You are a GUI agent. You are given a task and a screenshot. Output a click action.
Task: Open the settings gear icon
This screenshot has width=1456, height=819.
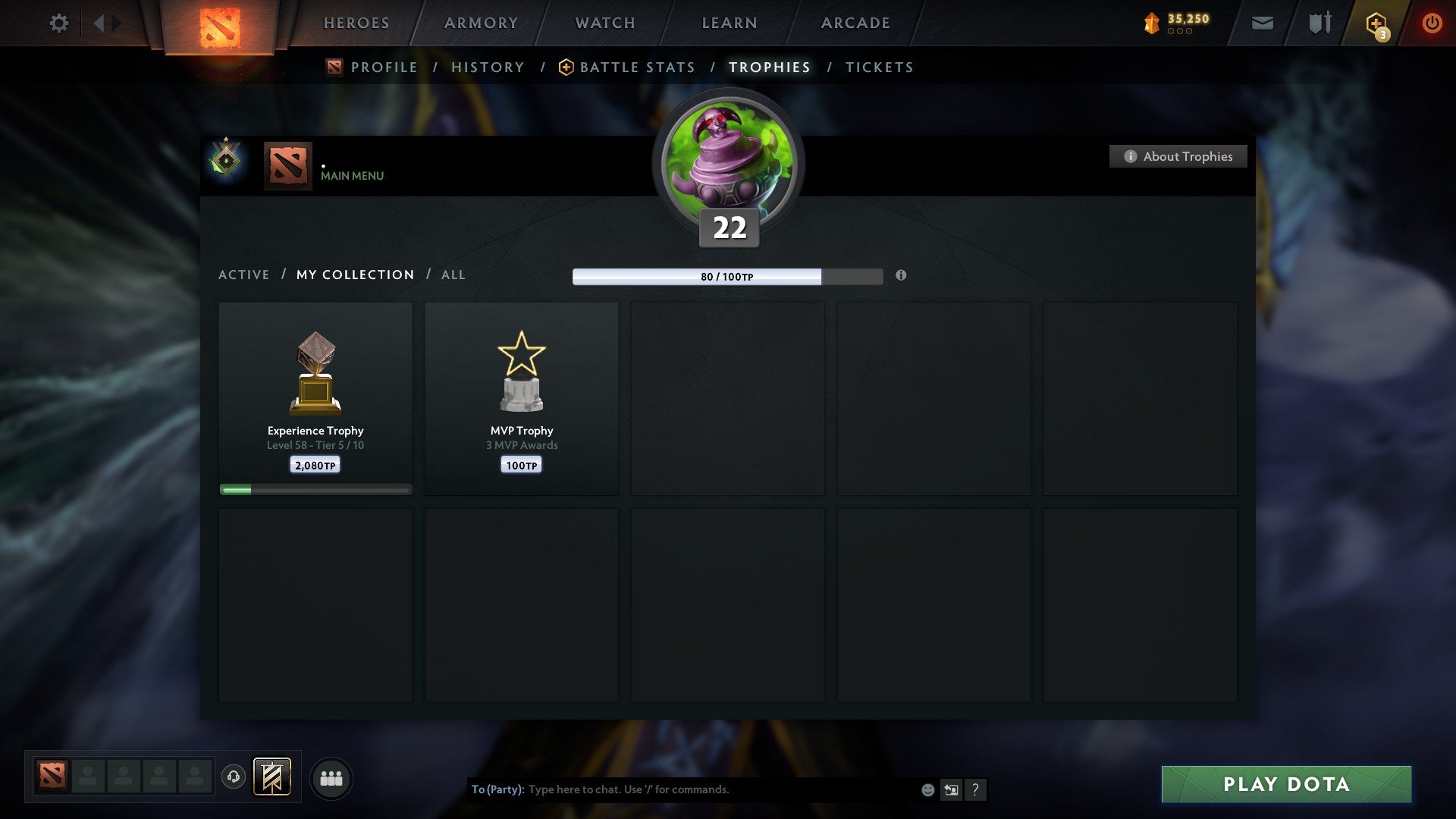tap(58, 23)
